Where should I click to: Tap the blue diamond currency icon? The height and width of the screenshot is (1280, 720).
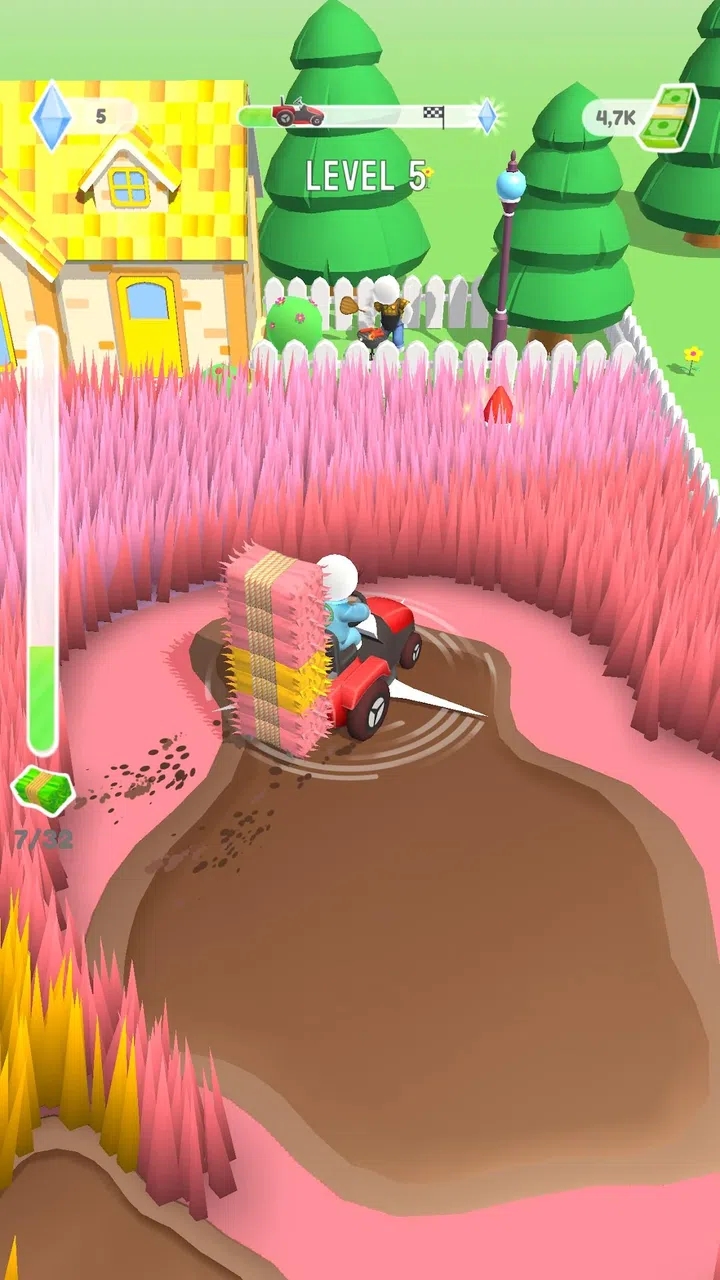click(x=51, y=116)
